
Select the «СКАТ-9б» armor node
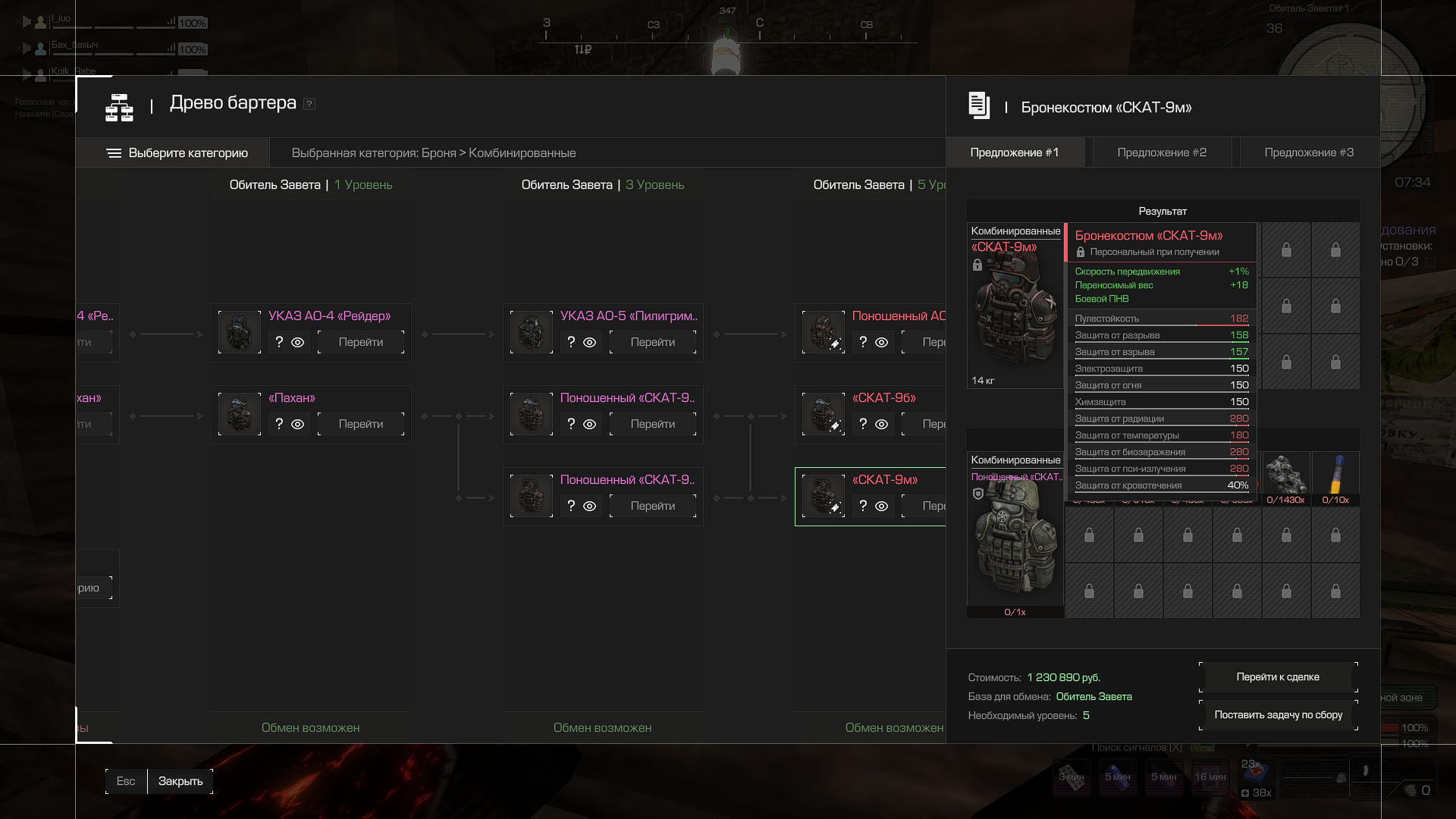tap(884, 398)
